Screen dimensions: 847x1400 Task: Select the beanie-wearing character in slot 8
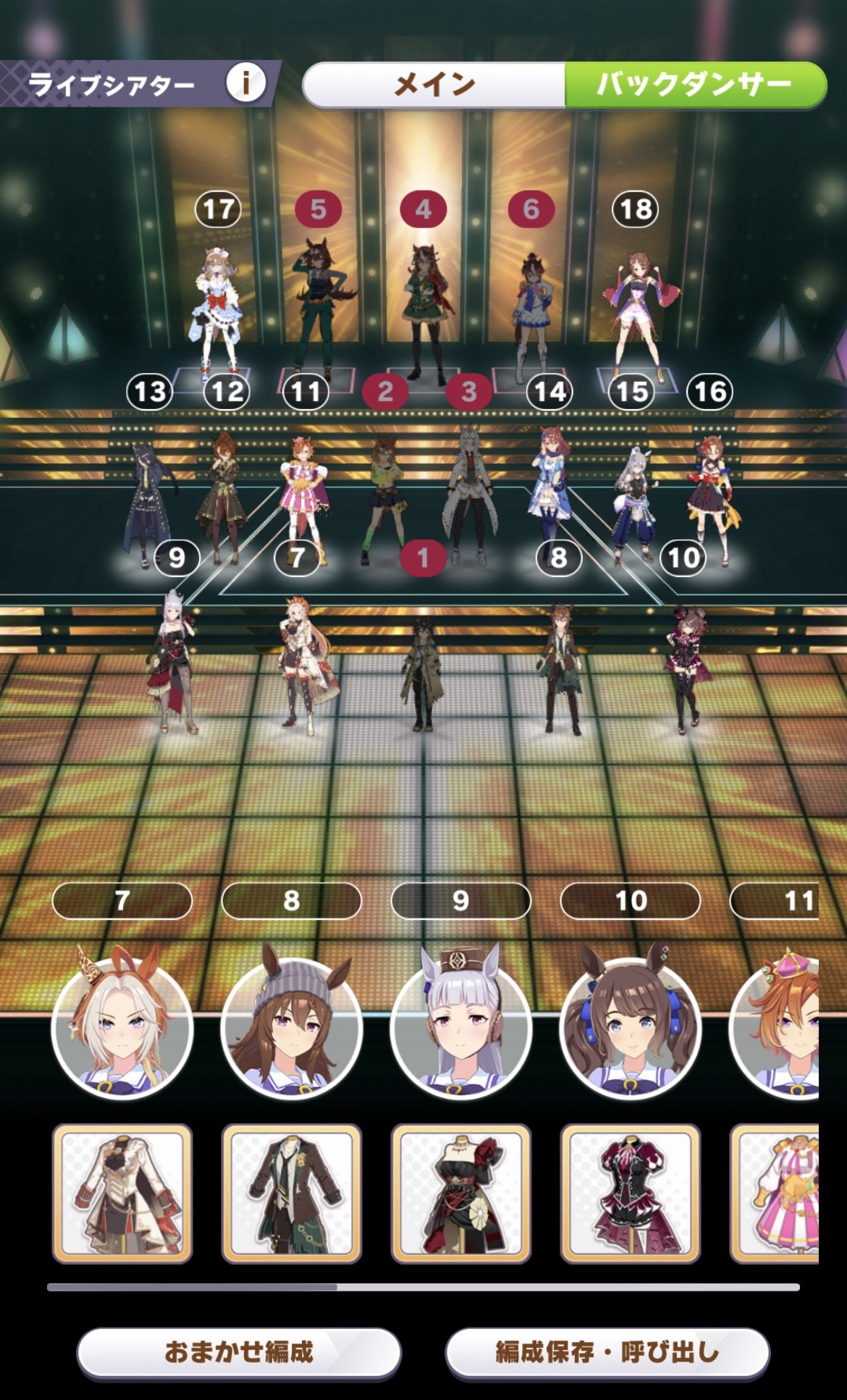click(x=292, y=1028)
